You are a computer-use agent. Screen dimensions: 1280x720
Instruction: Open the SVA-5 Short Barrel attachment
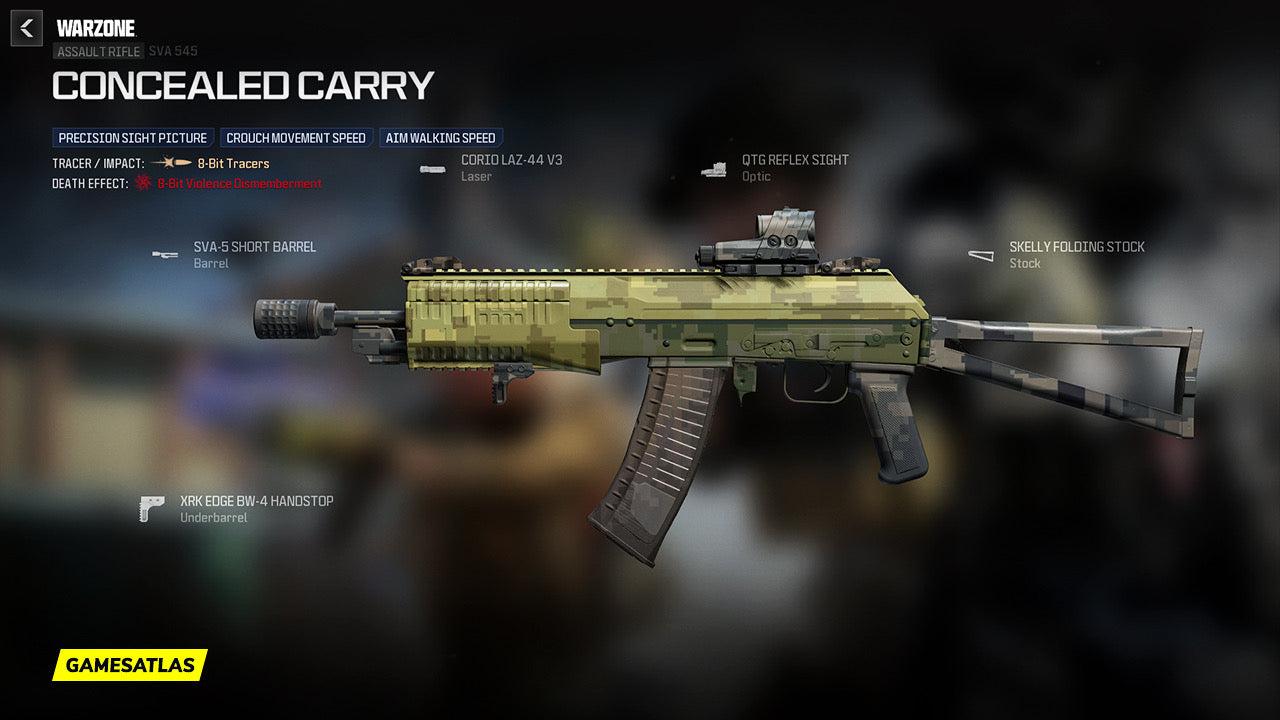click(x=254, y=247)
